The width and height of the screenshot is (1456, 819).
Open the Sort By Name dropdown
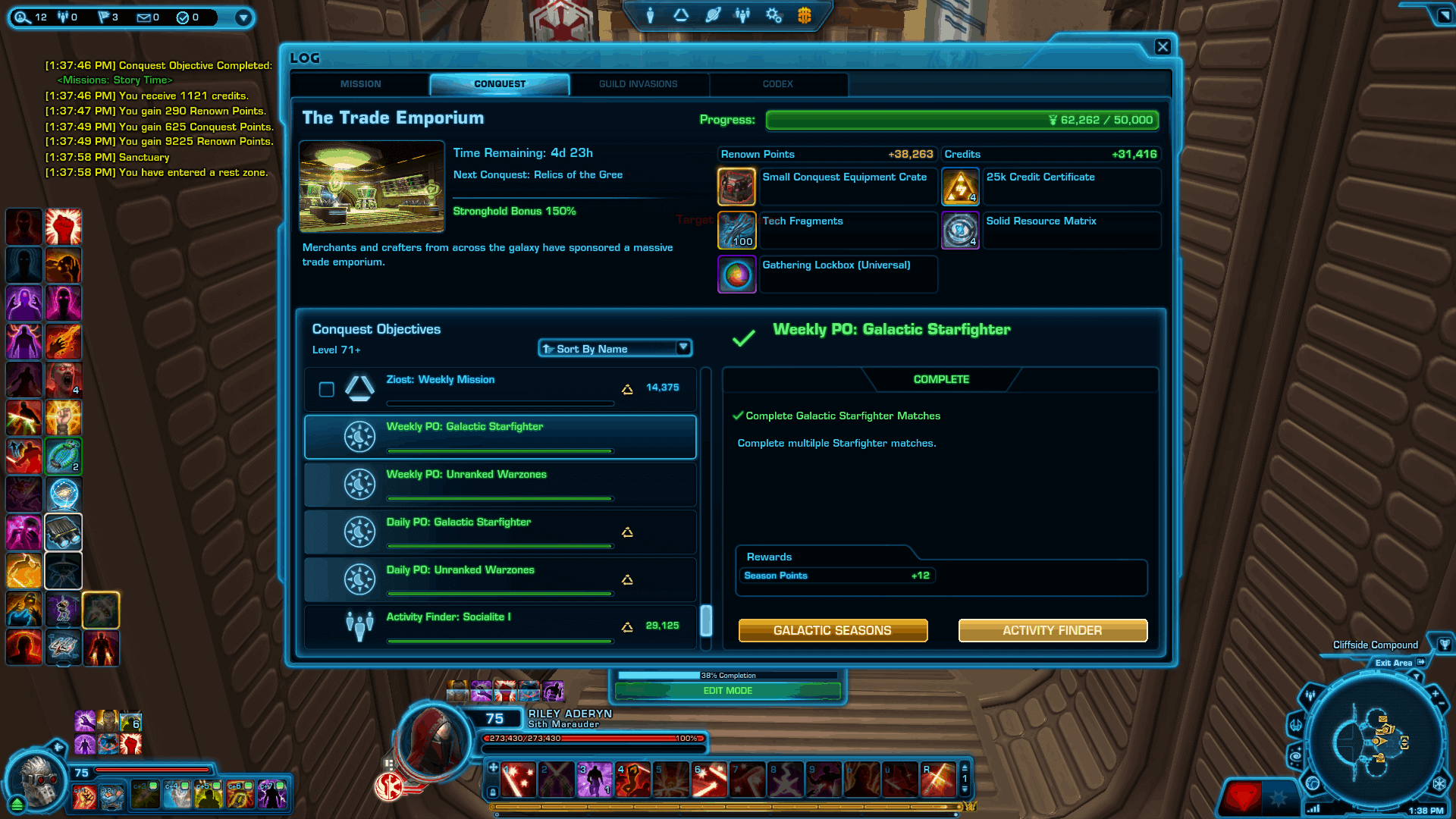pos(615,348)
